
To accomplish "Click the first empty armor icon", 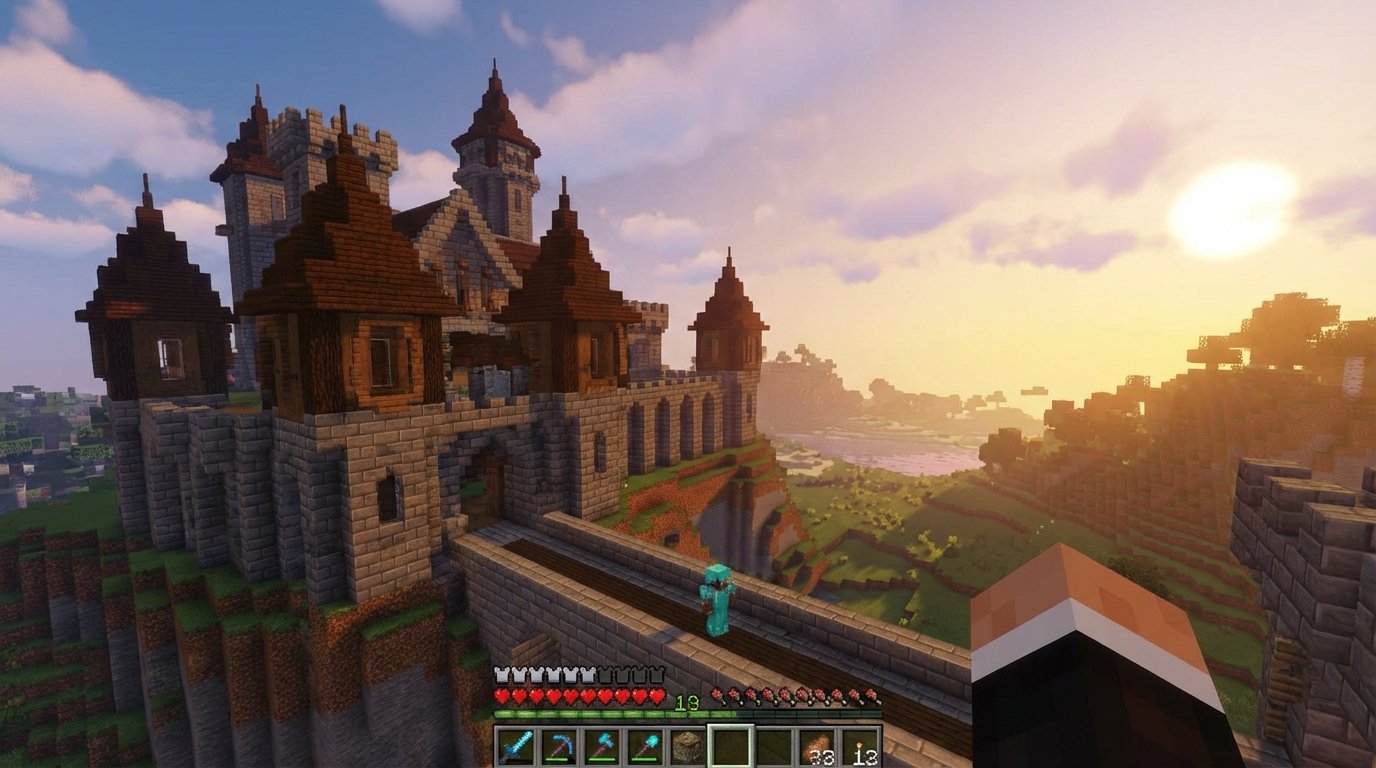I will pyautogui.click(x=606, y=674).
